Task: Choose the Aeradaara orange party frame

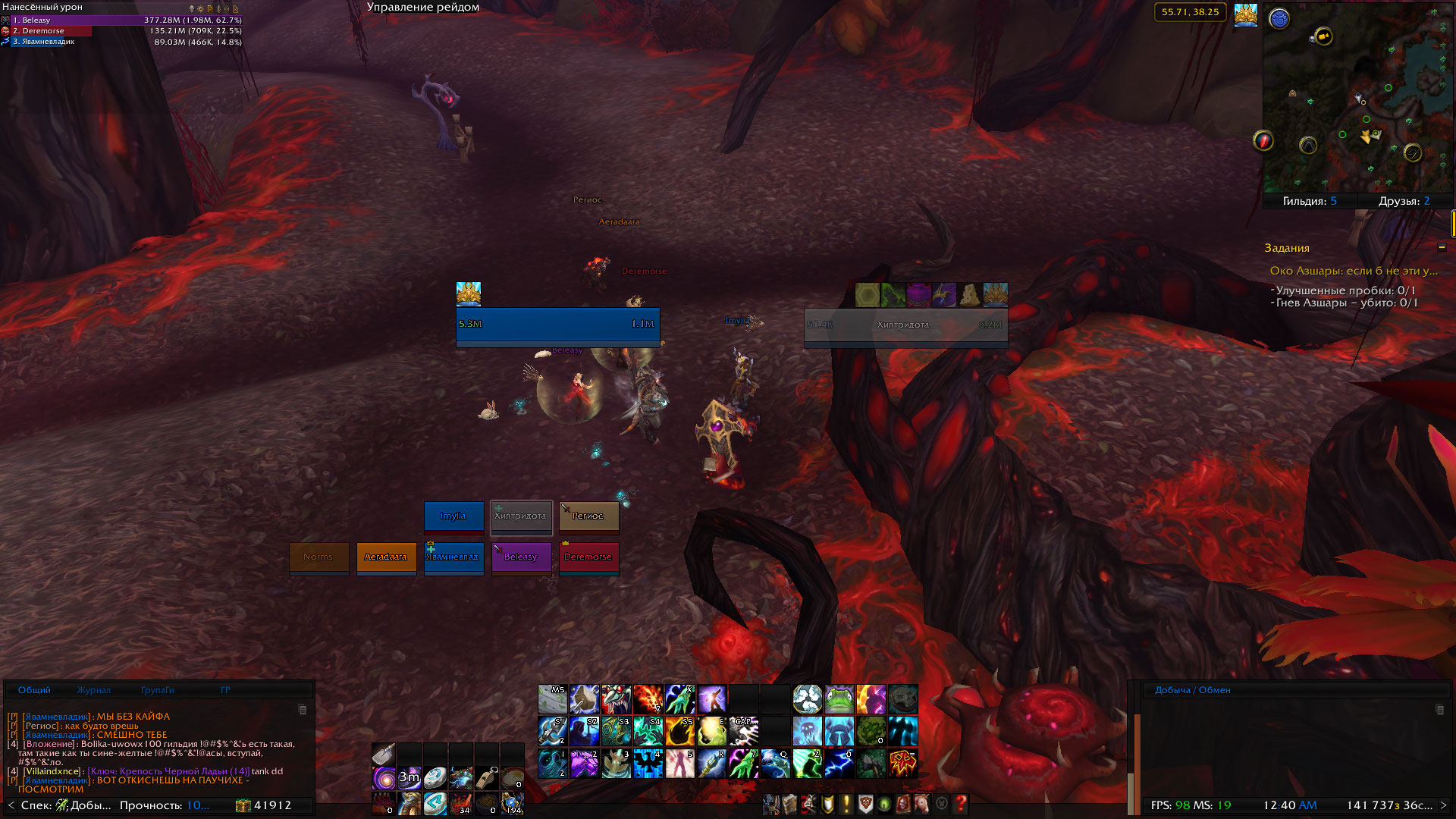Action: [386, 557]
